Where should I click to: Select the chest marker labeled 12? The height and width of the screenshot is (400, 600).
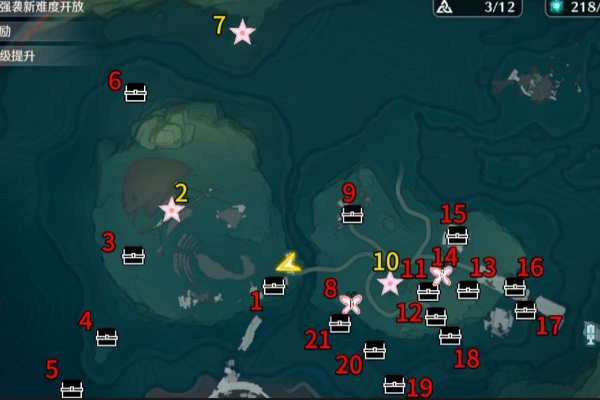click(x=436, y=318)
